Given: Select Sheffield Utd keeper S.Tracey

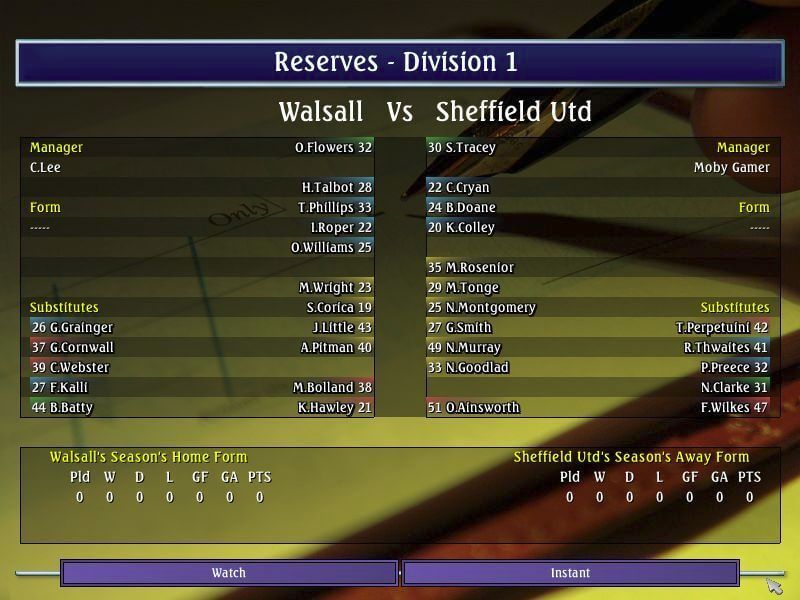Looking at the screenshot, I should tap(462, 148).
